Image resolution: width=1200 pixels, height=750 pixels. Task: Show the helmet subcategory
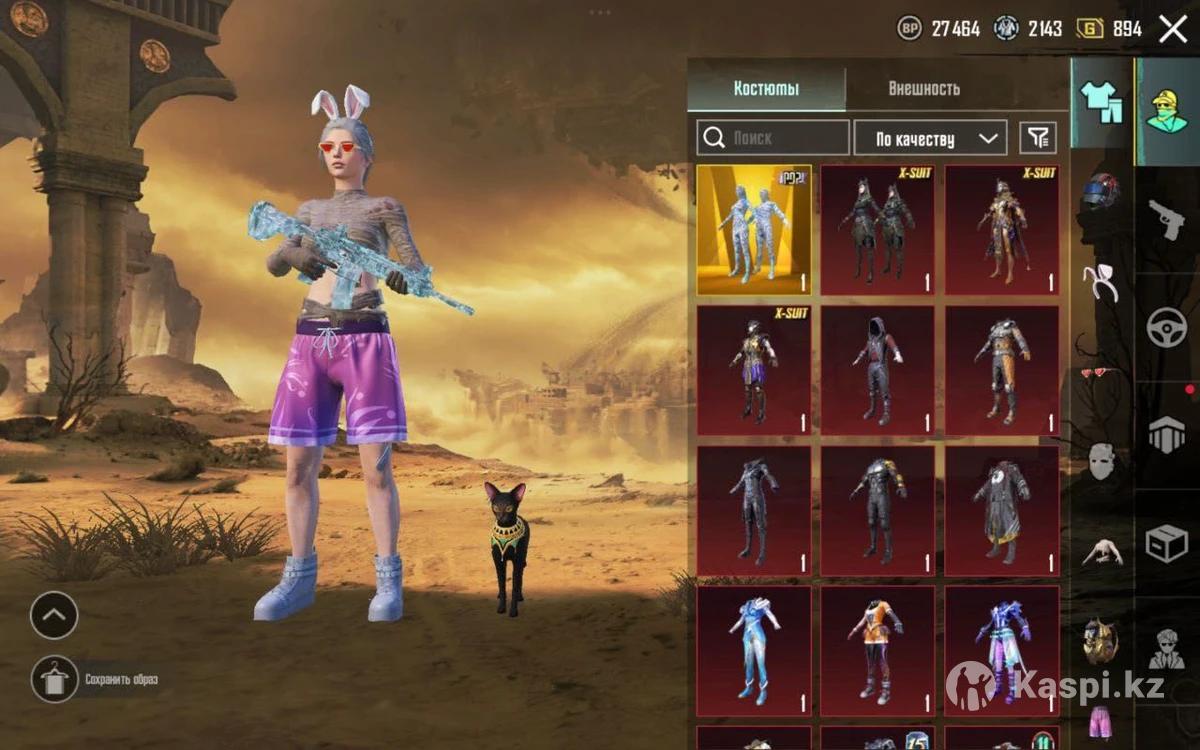1101,190
